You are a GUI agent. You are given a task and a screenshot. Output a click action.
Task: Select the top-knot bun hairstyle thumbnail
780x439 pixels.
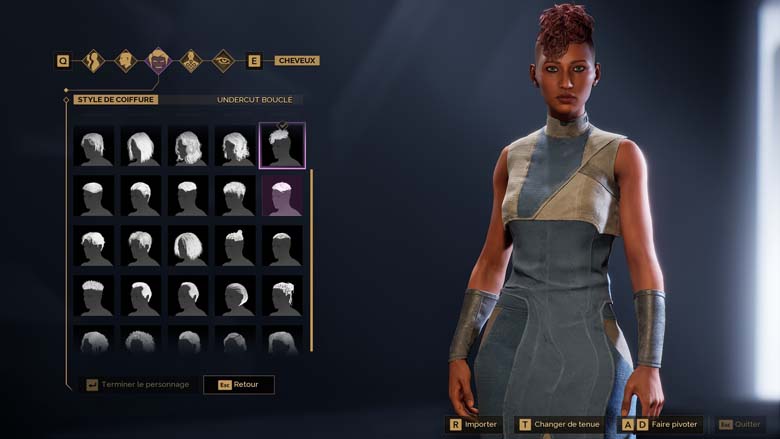[x=234, y=245]
